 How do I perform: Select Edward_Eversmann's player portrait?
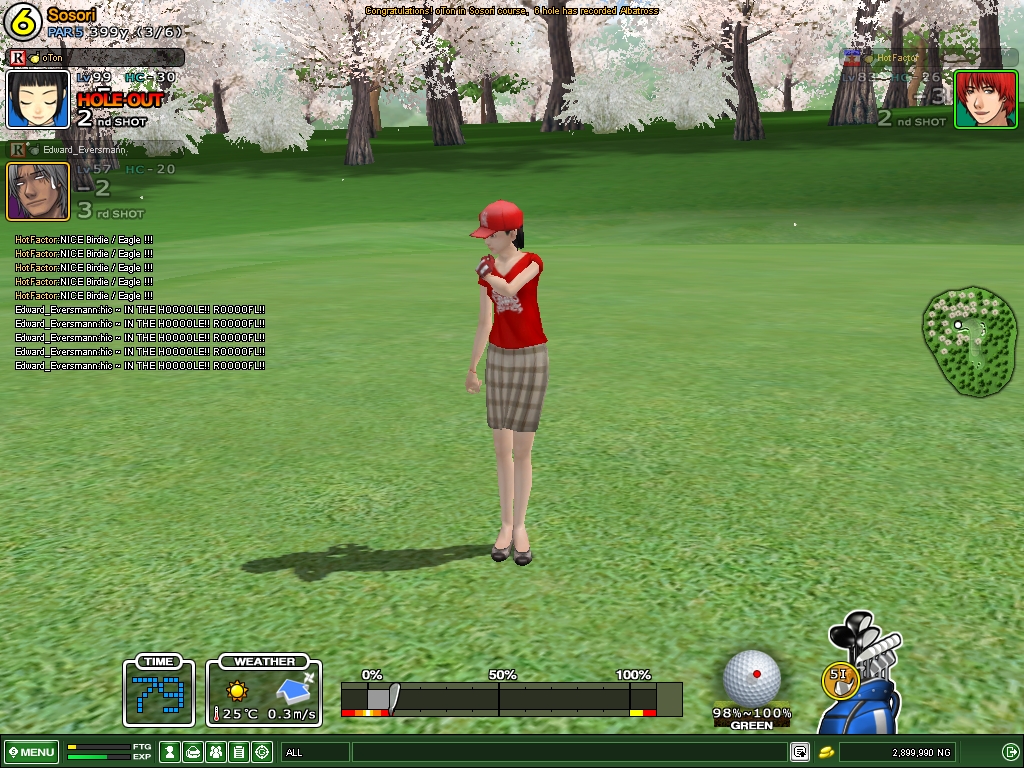pos(38,191)
